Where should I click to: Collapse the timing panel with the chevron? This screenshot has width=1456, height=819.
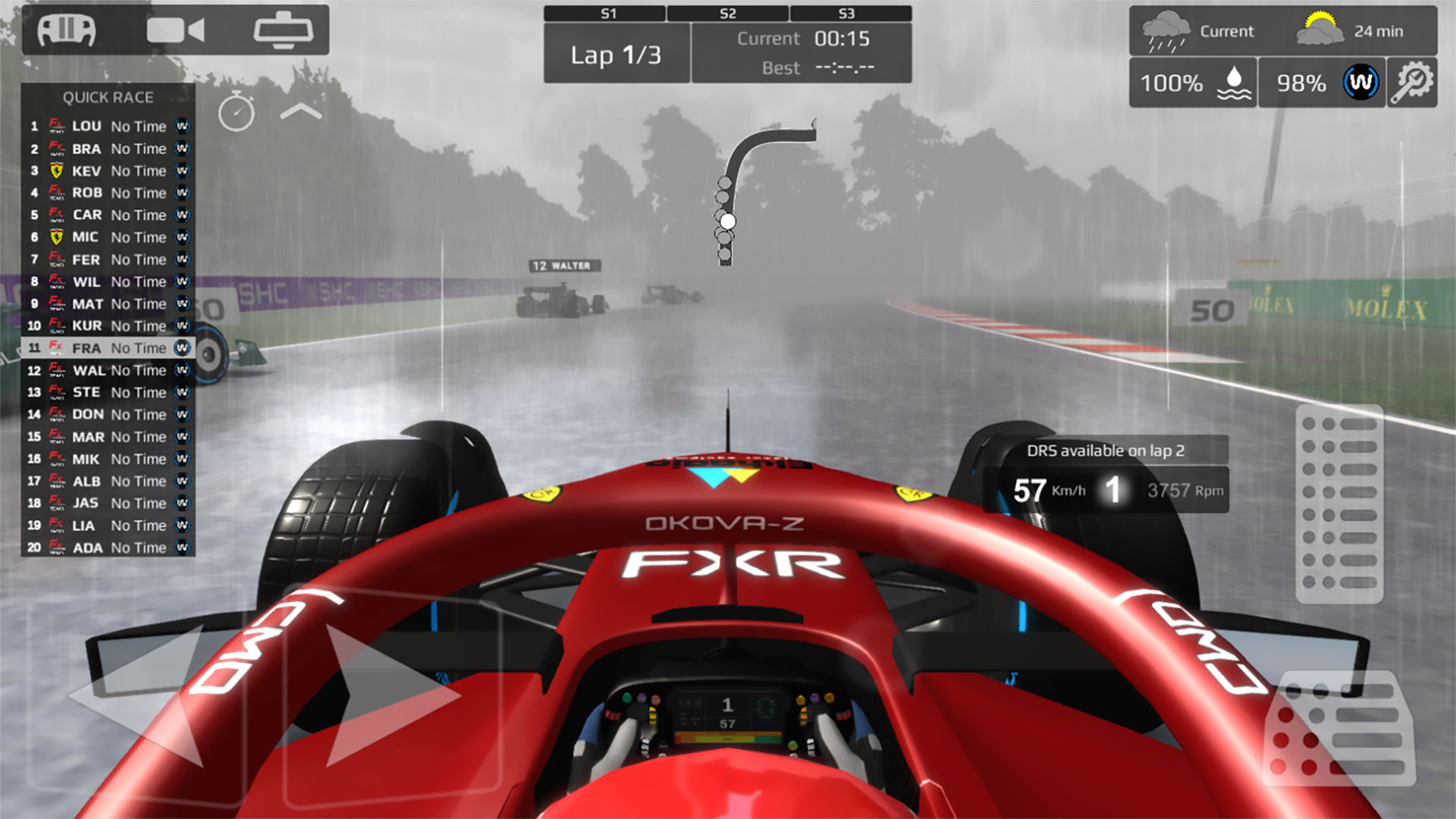[301, 111]
